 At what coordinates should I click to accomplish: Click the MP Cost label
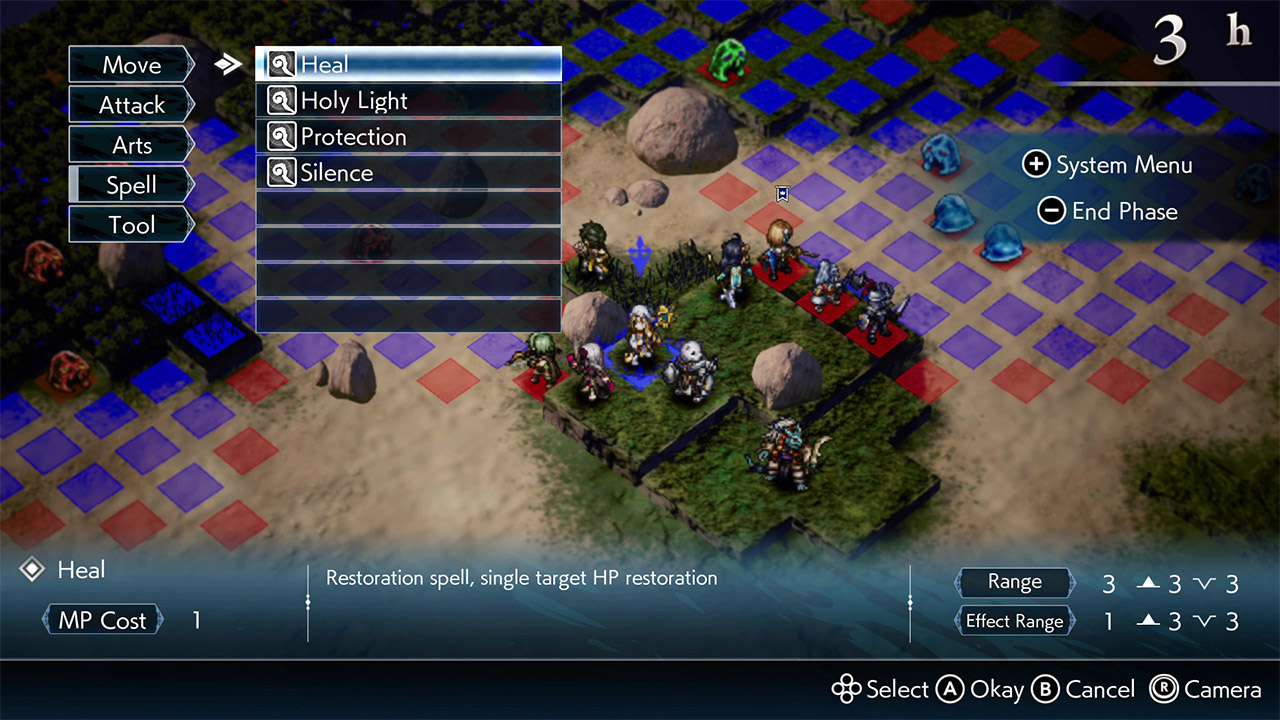101,619
